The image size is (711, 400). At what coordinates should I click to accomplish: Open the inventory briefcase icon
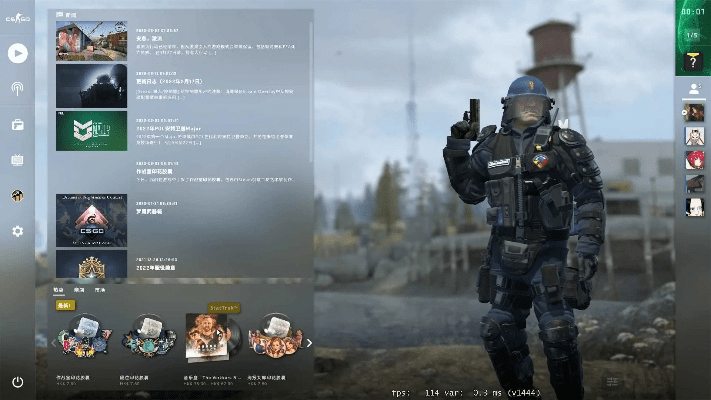pyautogui.click(x=18, y=125)
